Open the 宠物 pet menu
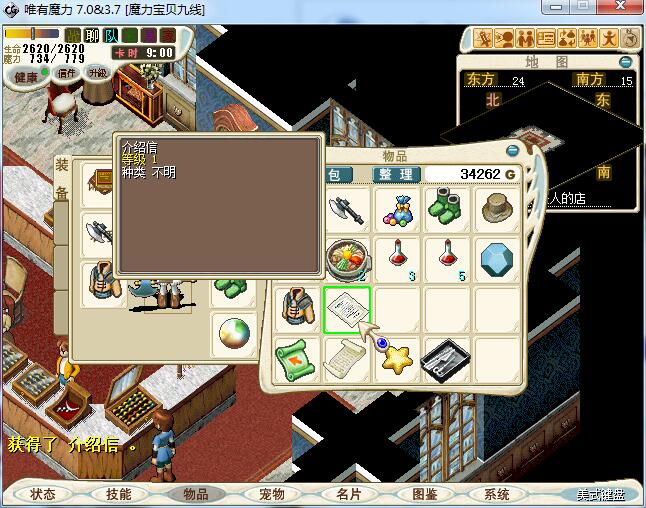Screen dimensions: 646x508 (272, 494)
